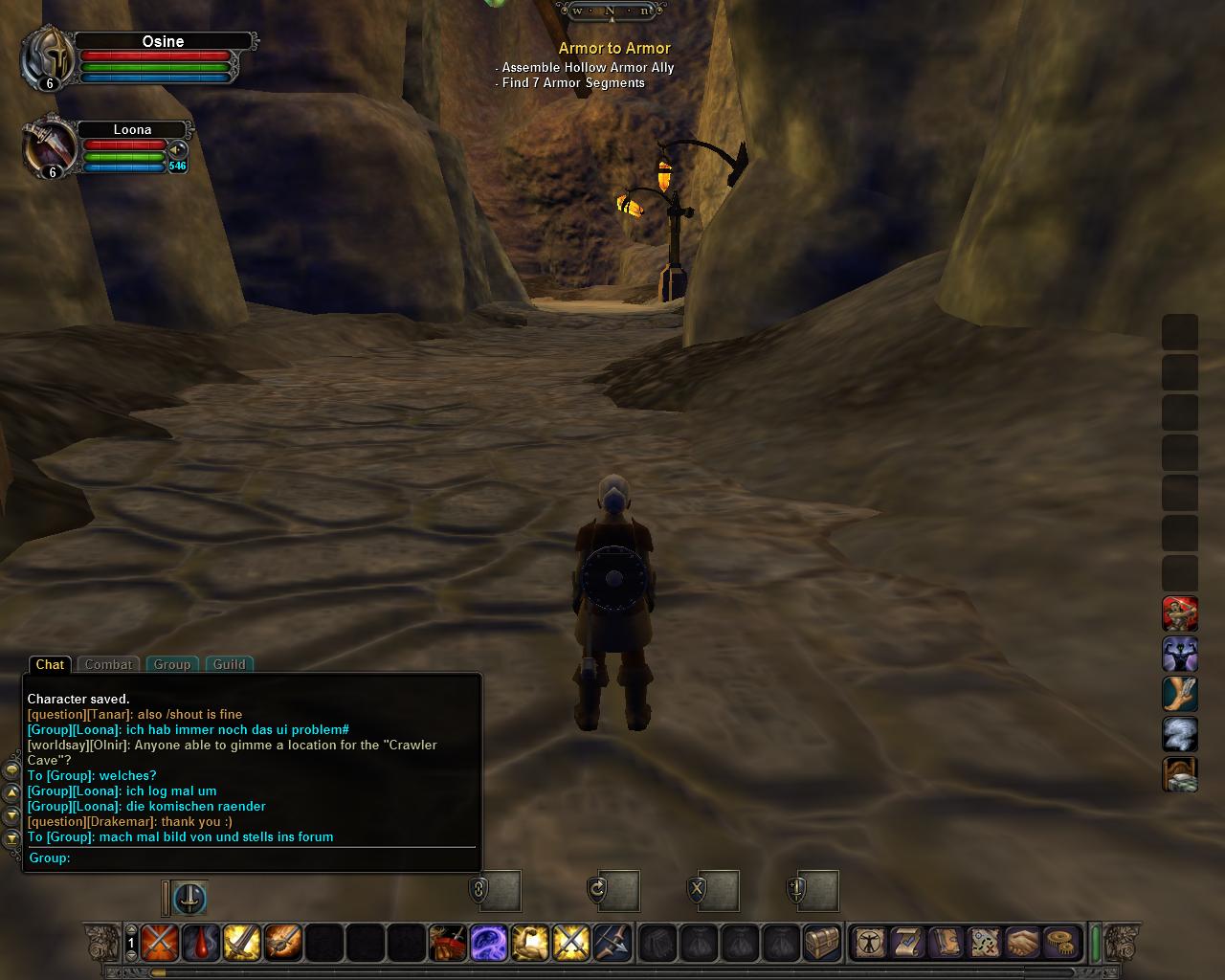The width and height of the screenshot is (1225, 980).
Task: Use the red blood drop ability
Action: (201, 943)
